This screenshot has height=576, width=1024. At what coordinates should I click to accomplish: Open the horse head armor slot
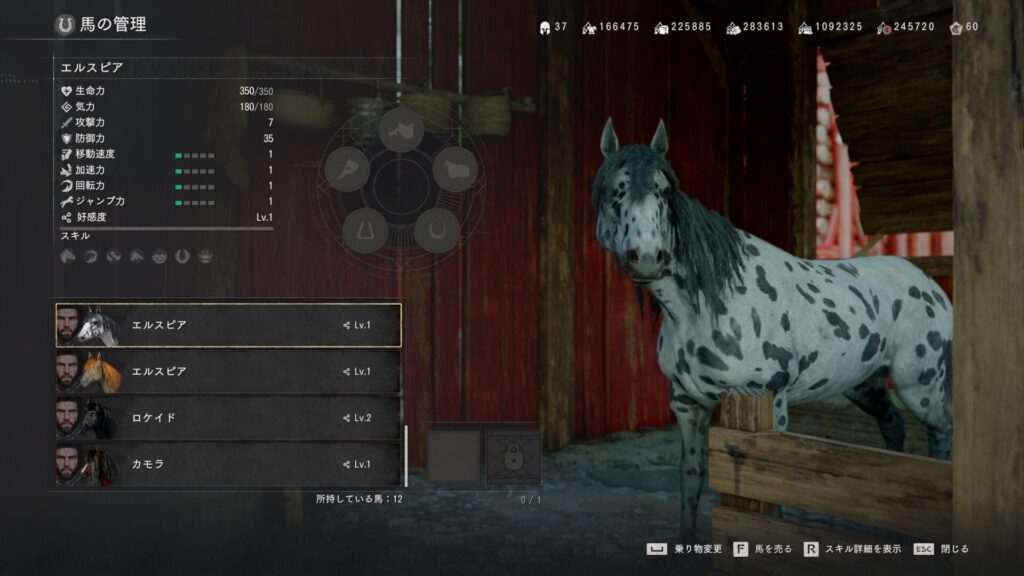[348, 169]
